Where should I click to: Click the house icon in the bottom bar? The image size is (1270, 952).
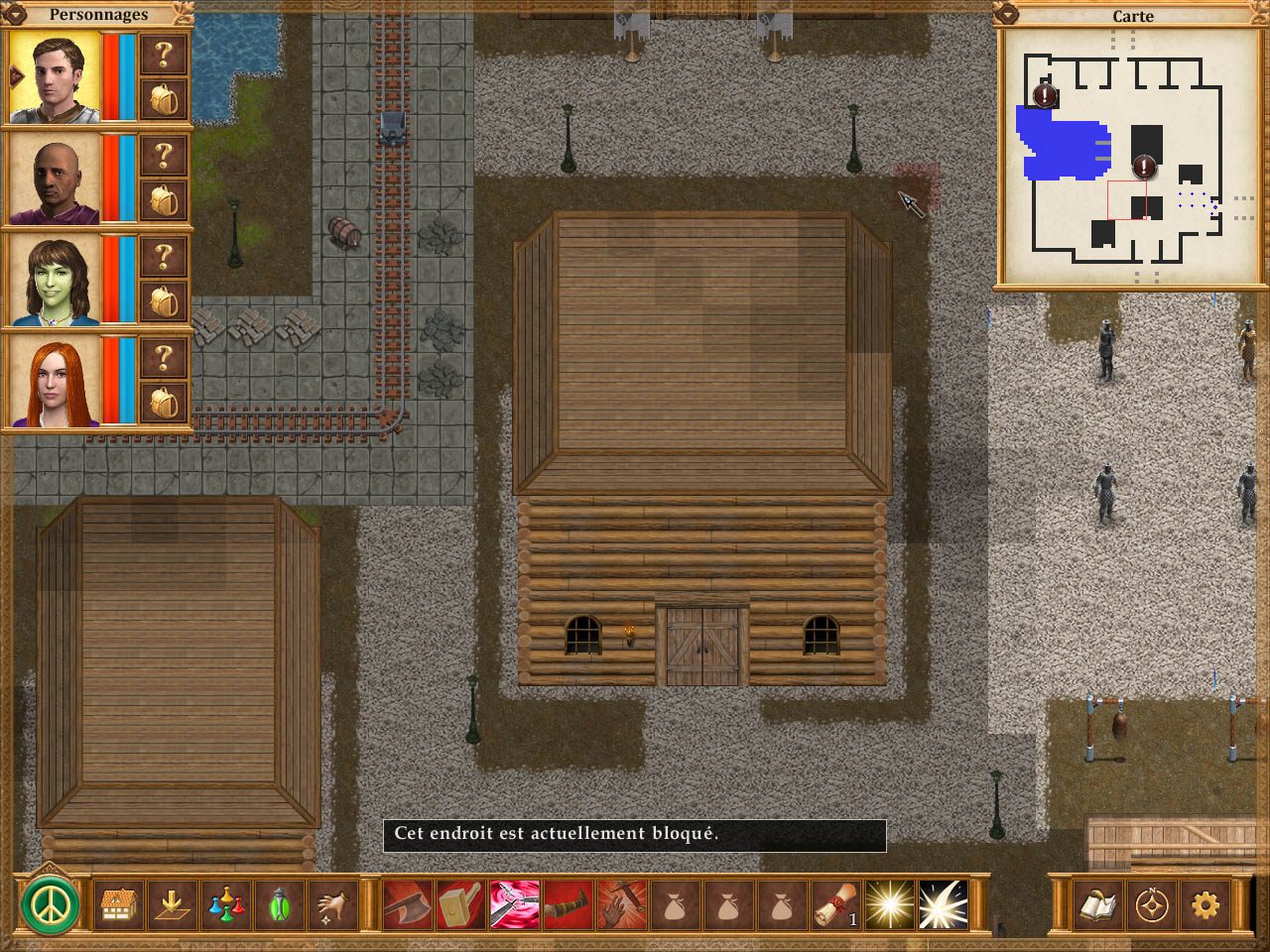[117, 904]
